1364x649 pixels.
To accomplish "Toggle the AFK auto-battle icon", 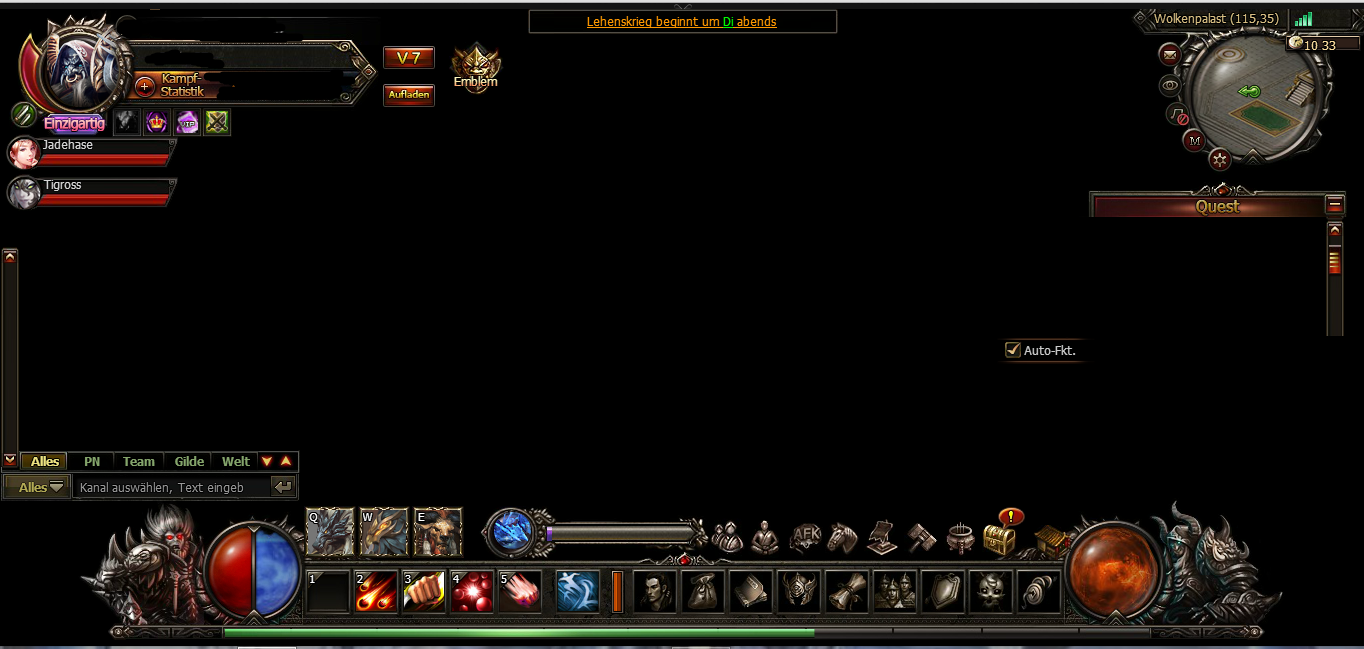I will coord(805,538).
